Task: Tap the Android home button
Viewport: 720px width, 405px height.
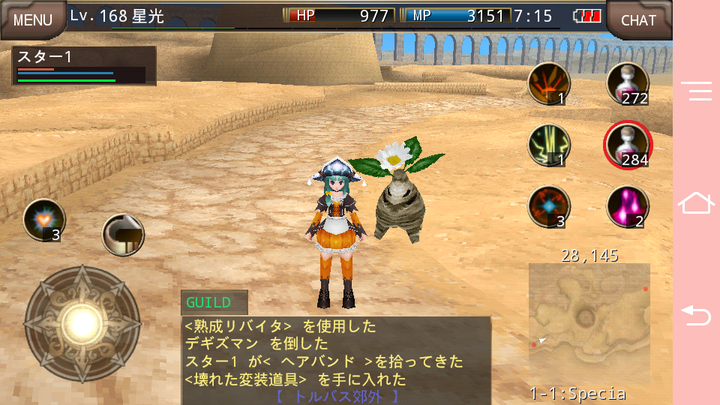Action: tap(696, 203)
